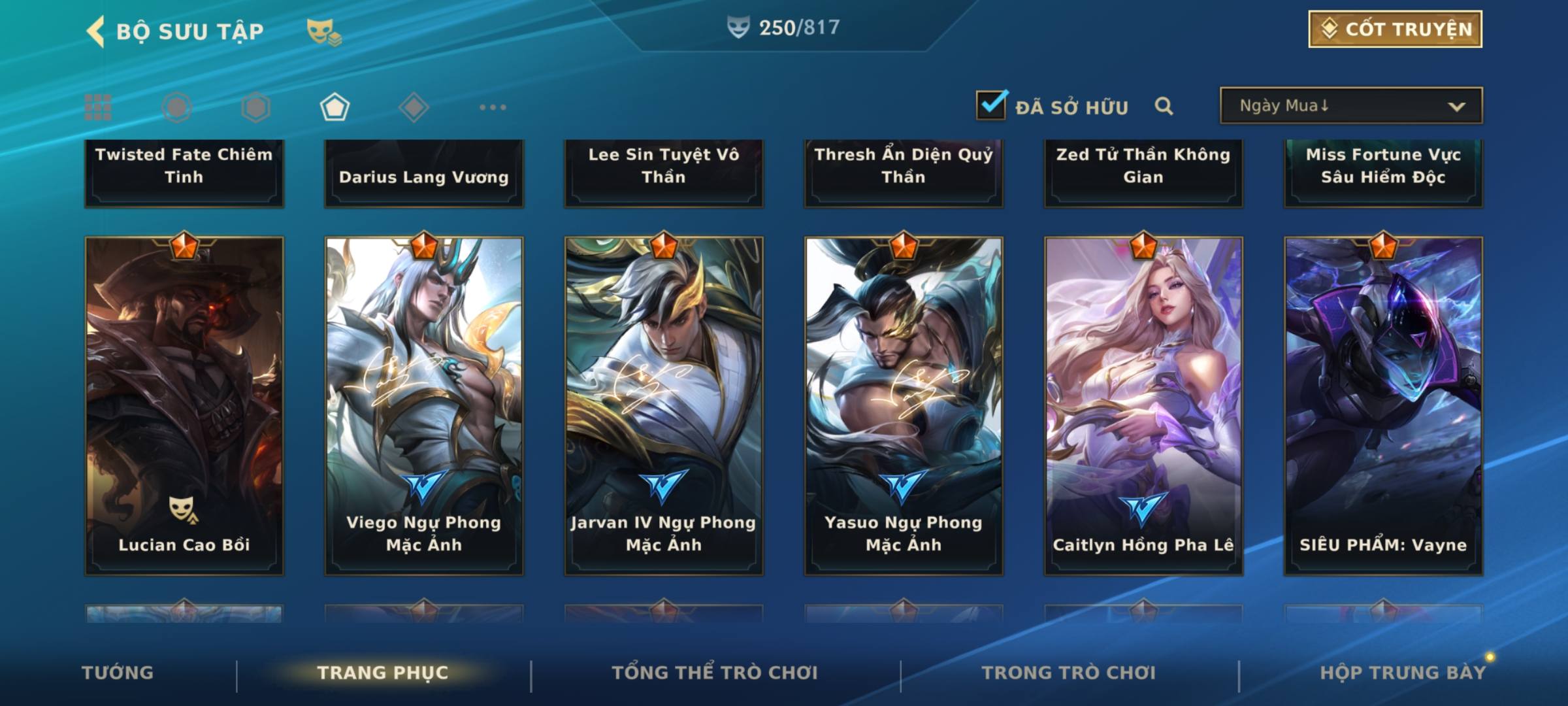Select the Lucian Cao Bồi skin card
1568x706 pixels.
[184, 405]
